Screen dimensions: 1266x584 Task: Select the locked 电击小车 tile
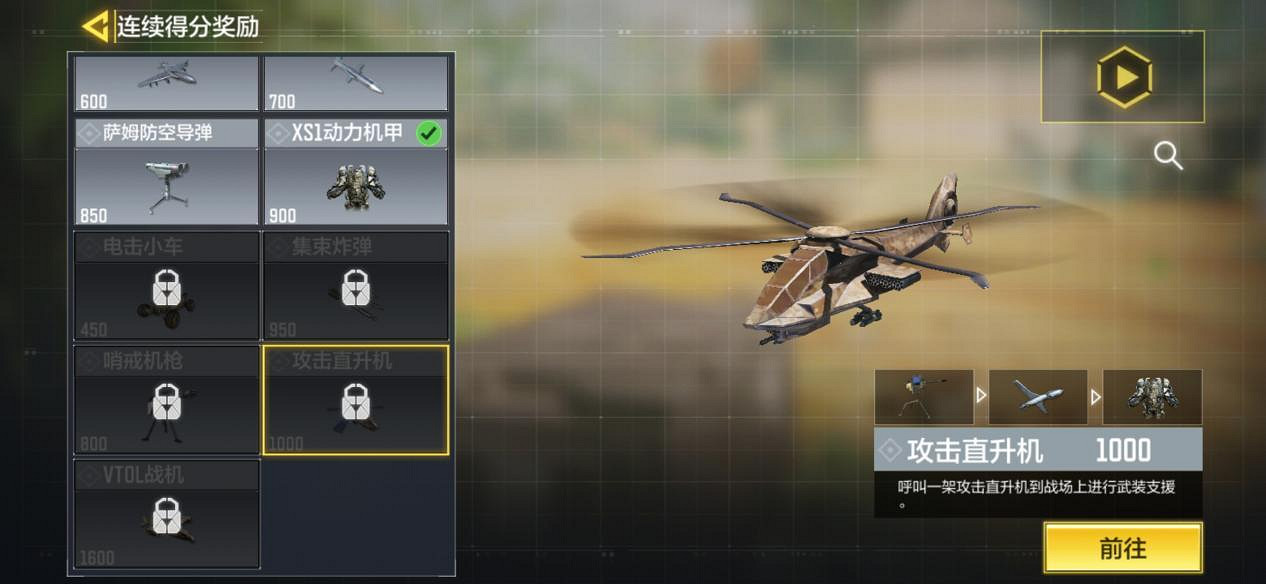click(x=167, y=286)
